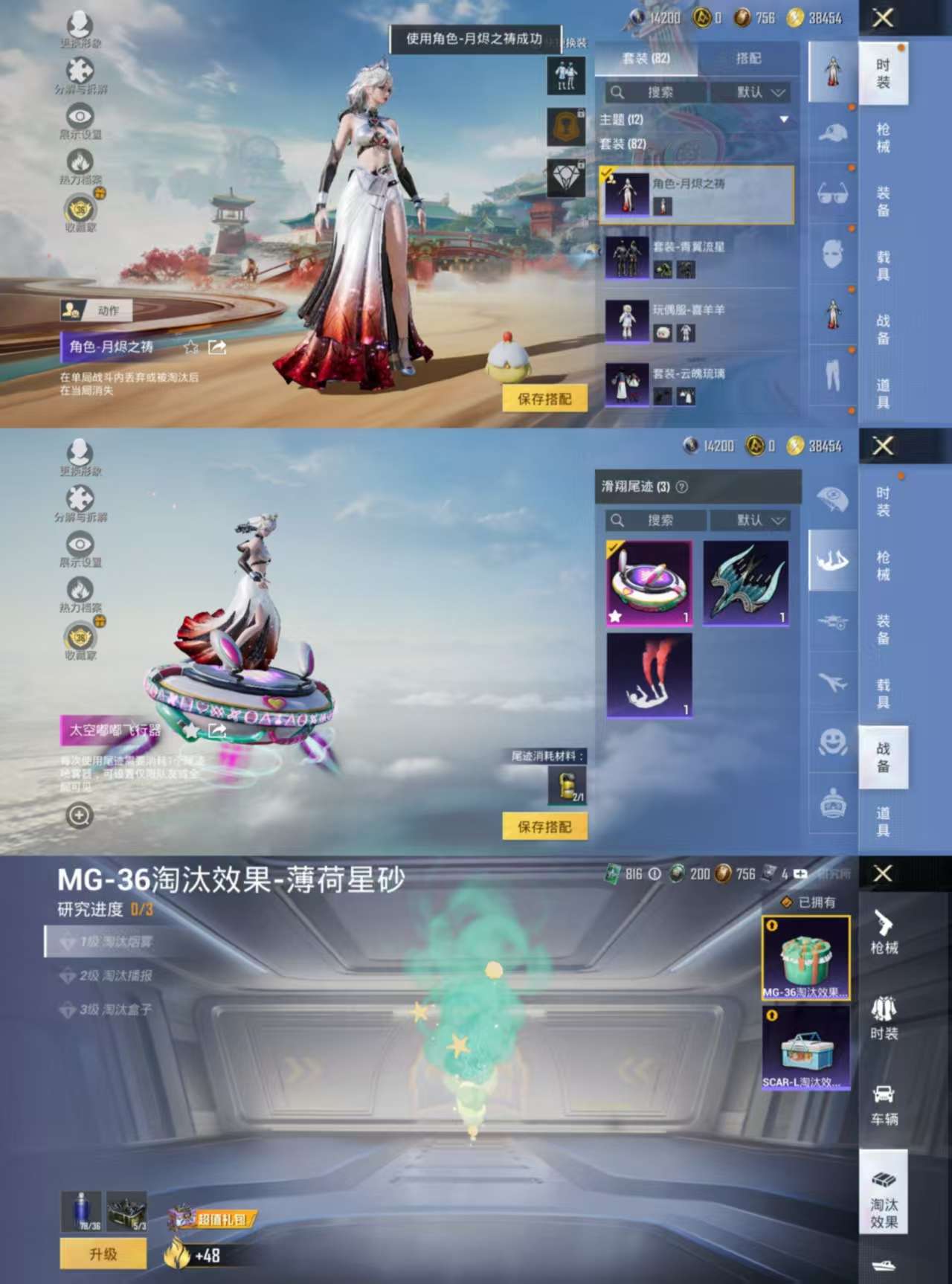The width and height of the screenshot is (952, 1284).
Task: Star the selected glider trail thumbnail
Action: tap(615, 615)
